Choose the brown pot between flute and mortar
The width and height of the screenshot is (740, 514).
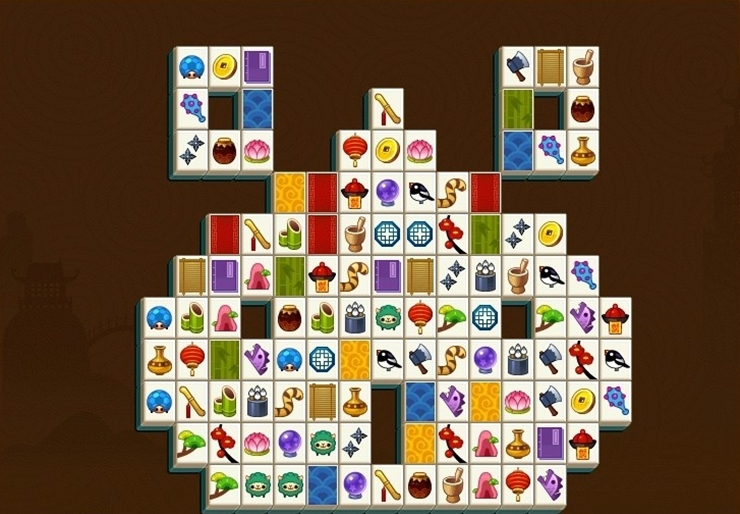[419, 484]
